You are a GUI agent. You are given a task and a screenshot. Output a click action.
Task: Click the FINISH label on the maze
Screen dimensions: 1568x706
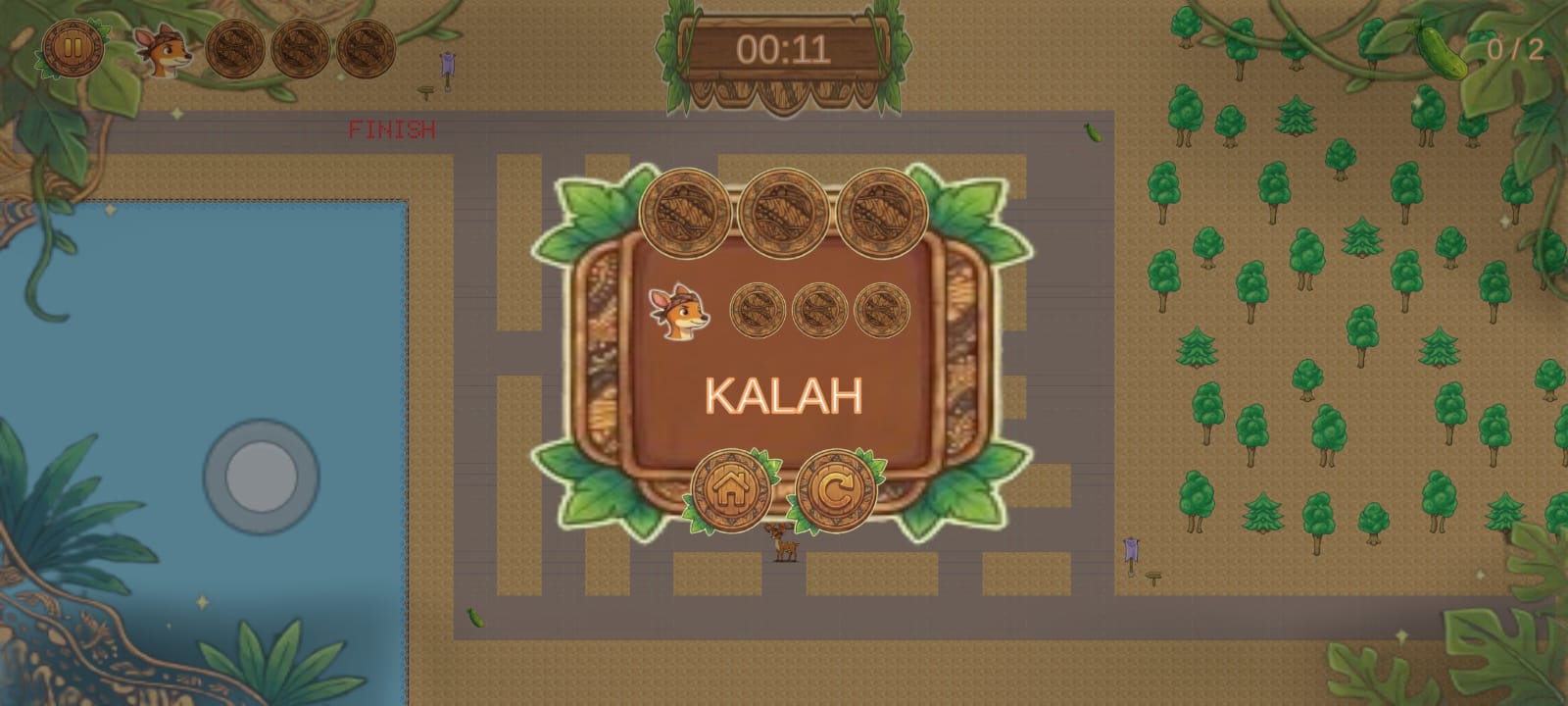click(391, 127)
